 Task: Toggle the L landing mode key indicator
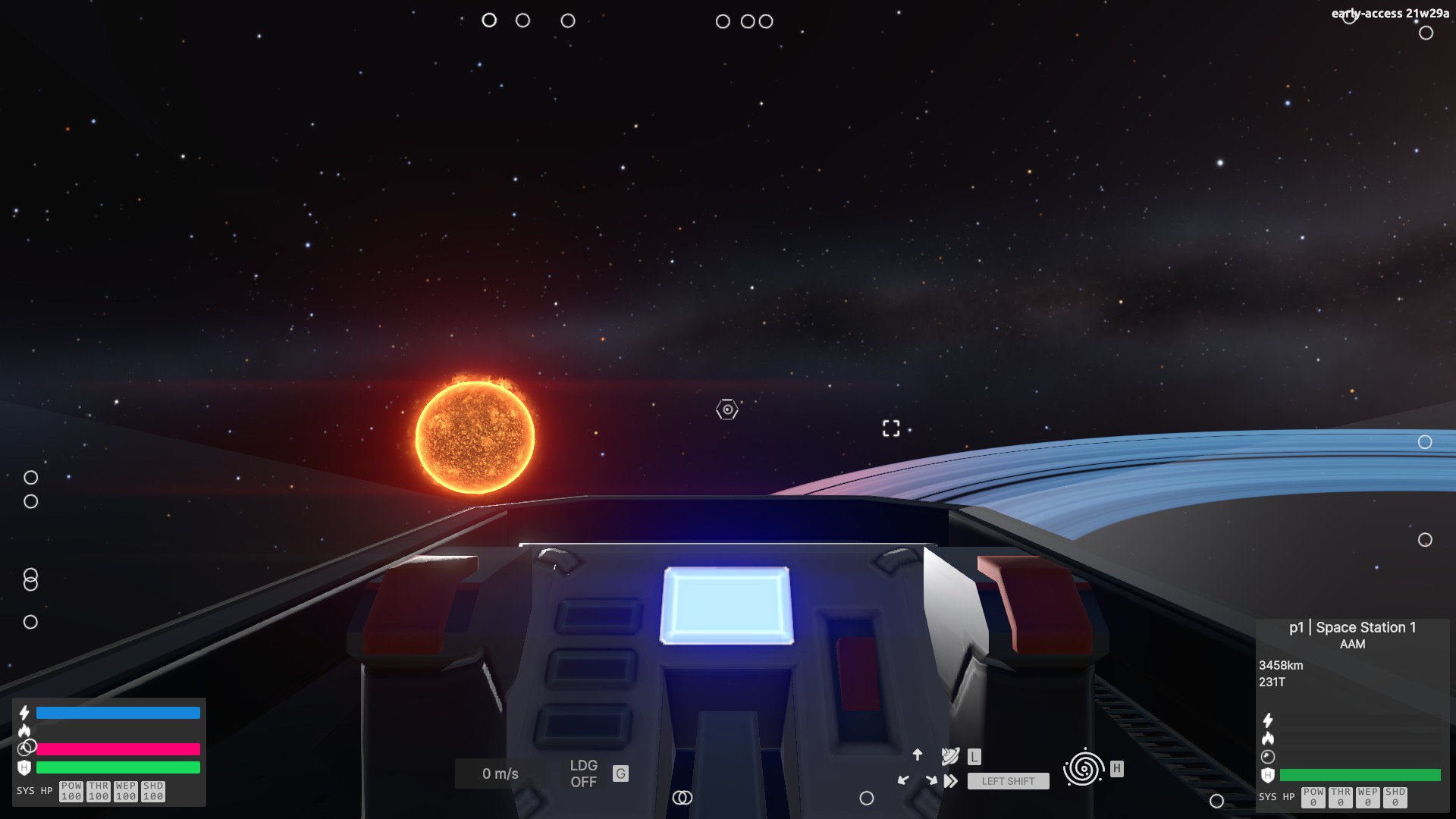click(x=974, y=757)
